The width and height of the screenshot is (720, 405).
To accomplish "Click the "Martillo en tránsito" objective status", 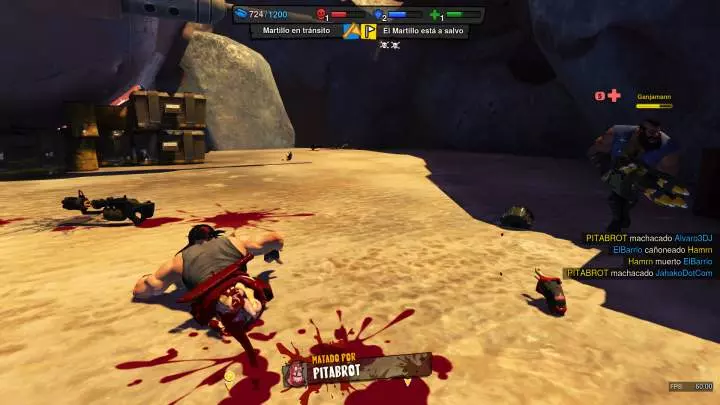I will coord(296,31).
